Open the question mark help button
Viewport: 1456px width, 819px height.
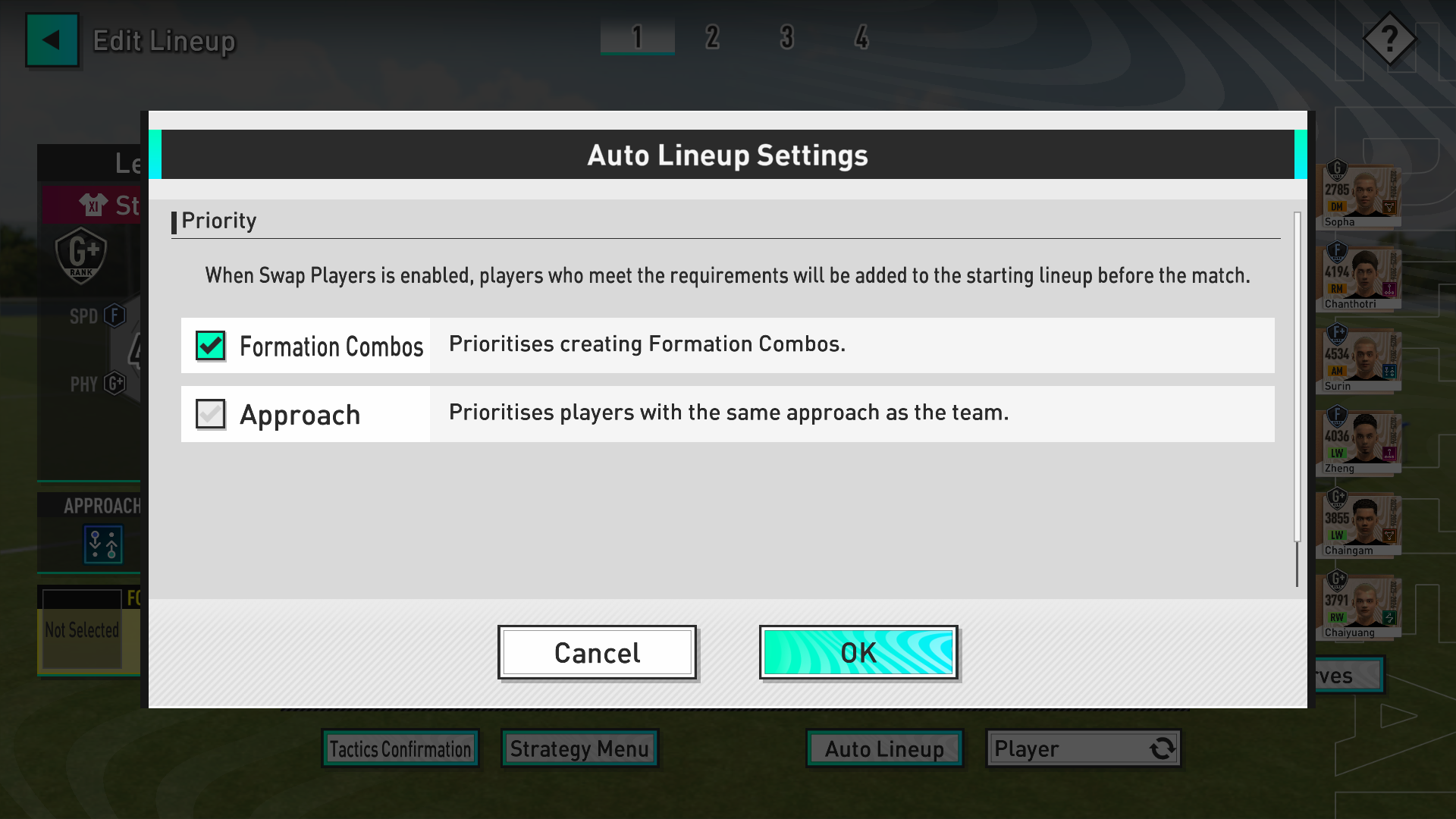pos(1389,39)
